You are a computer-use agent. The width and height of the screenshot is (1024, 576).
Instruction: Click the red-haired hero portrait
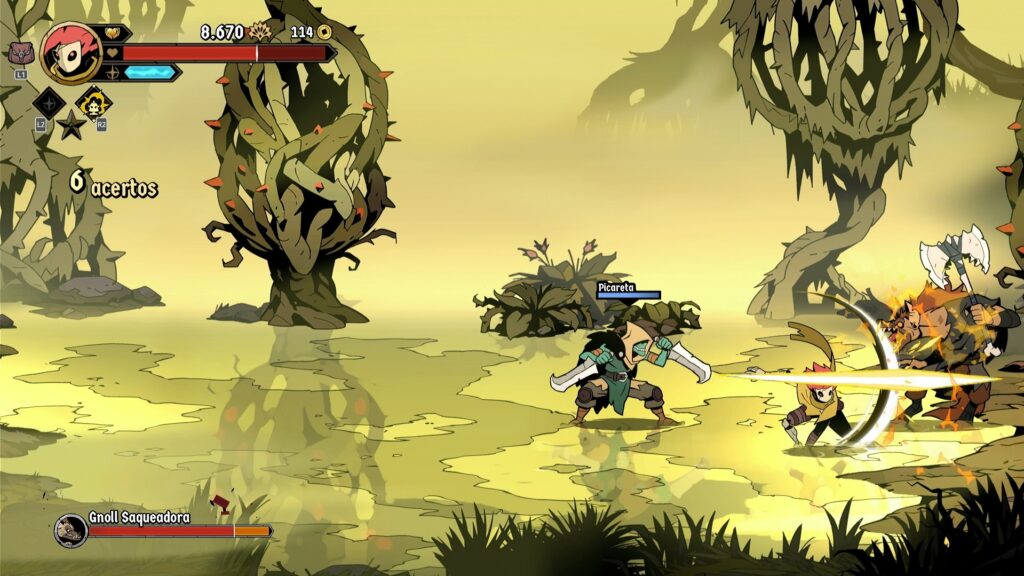70,52
